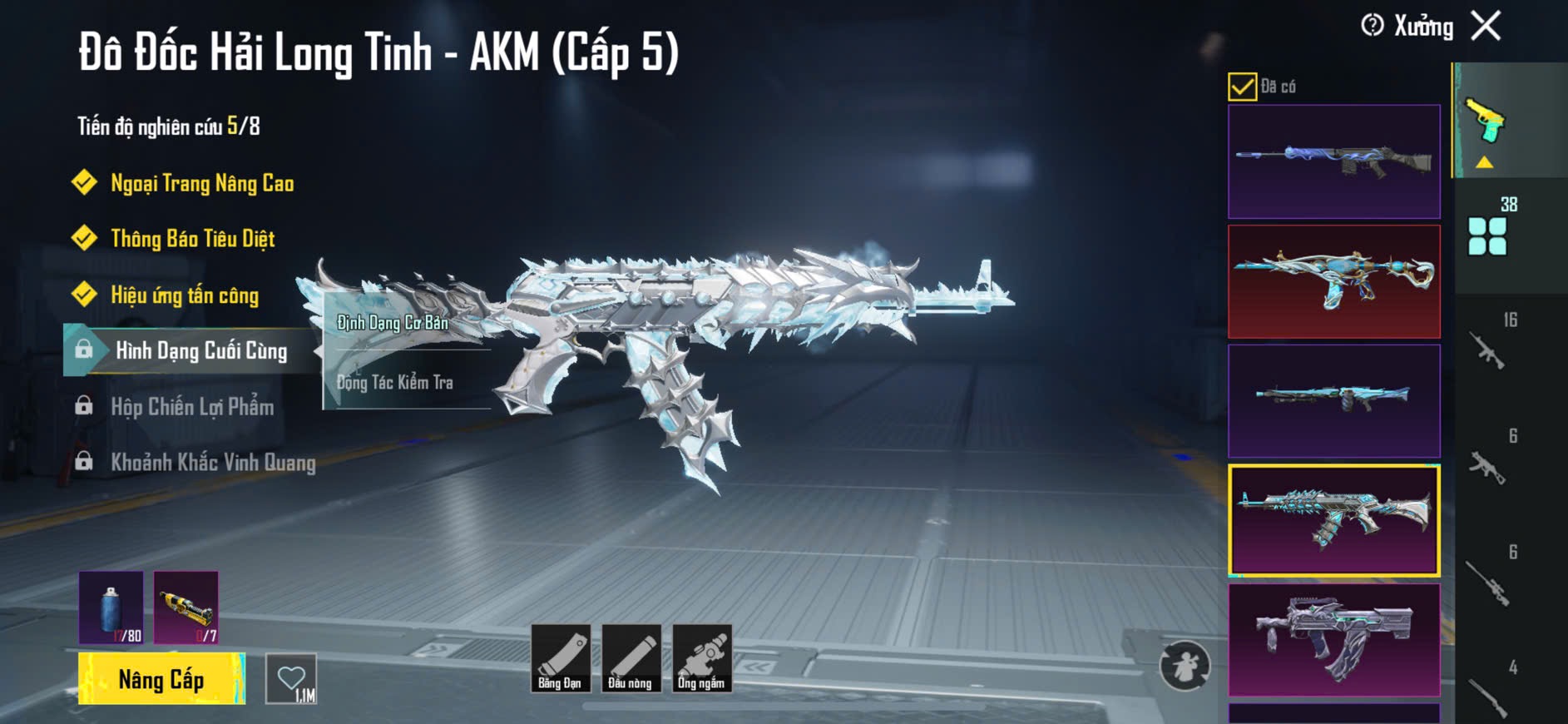The height and width of the screenshot is (724, 1568).
Task: Click the yellow Nâng Cấp upgrade button
Action: point(161,679)
